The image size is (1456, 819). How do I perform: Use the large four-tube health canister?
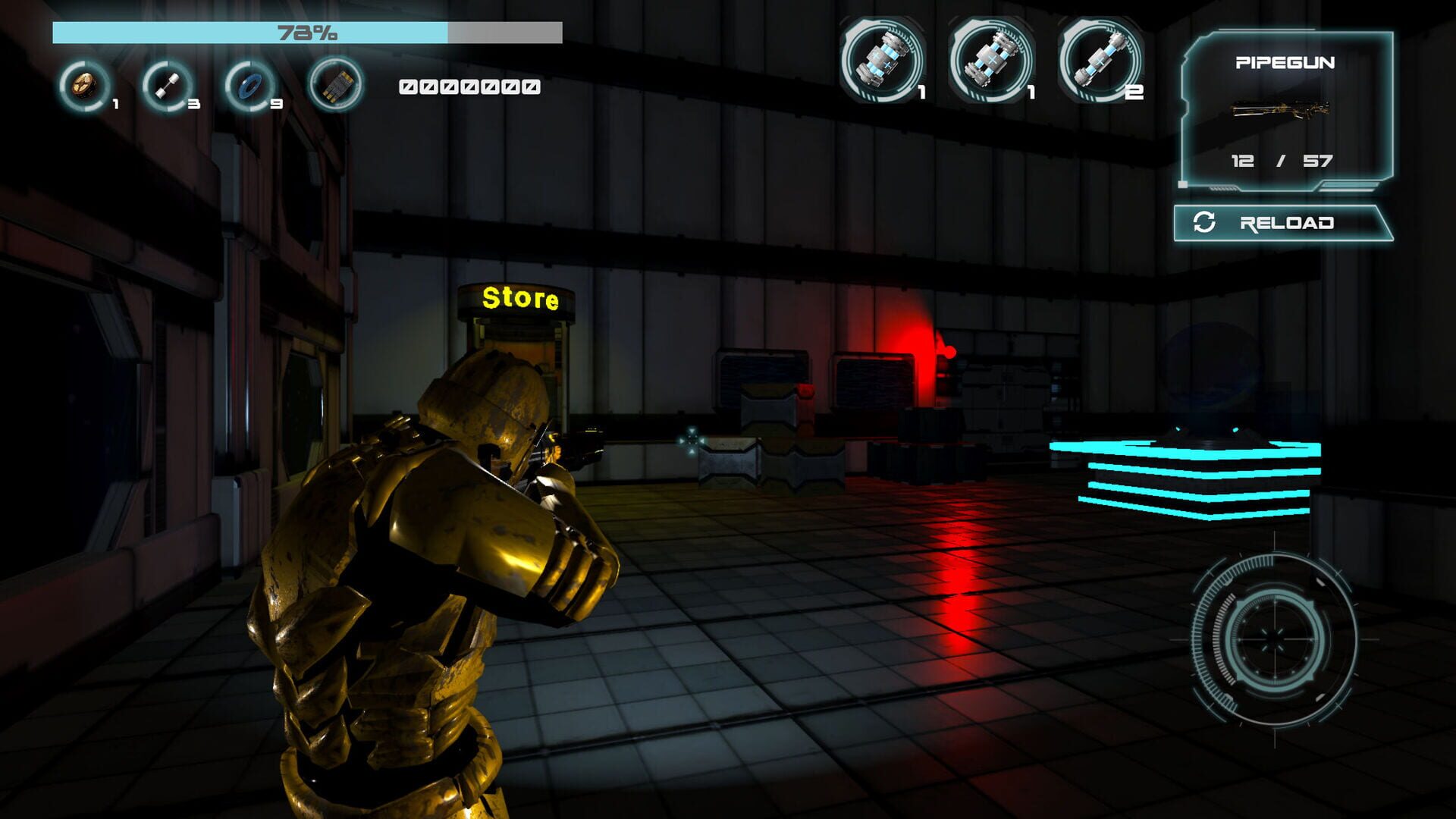[x=882, y=59]
